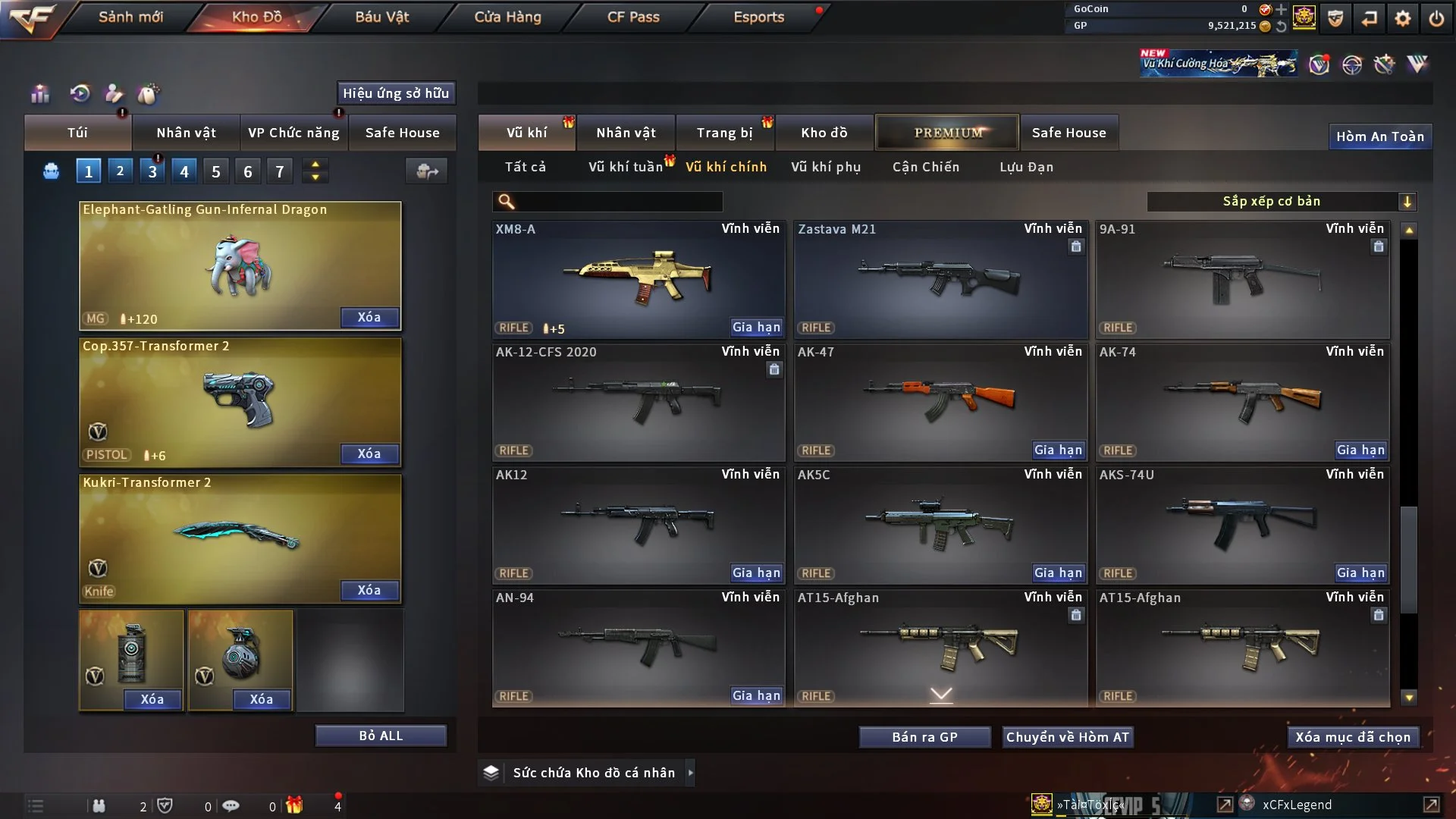The height and width of the screenshot is (819, 1456).
Task: Select bag slot number 3
Action: [x=152, y=171]
